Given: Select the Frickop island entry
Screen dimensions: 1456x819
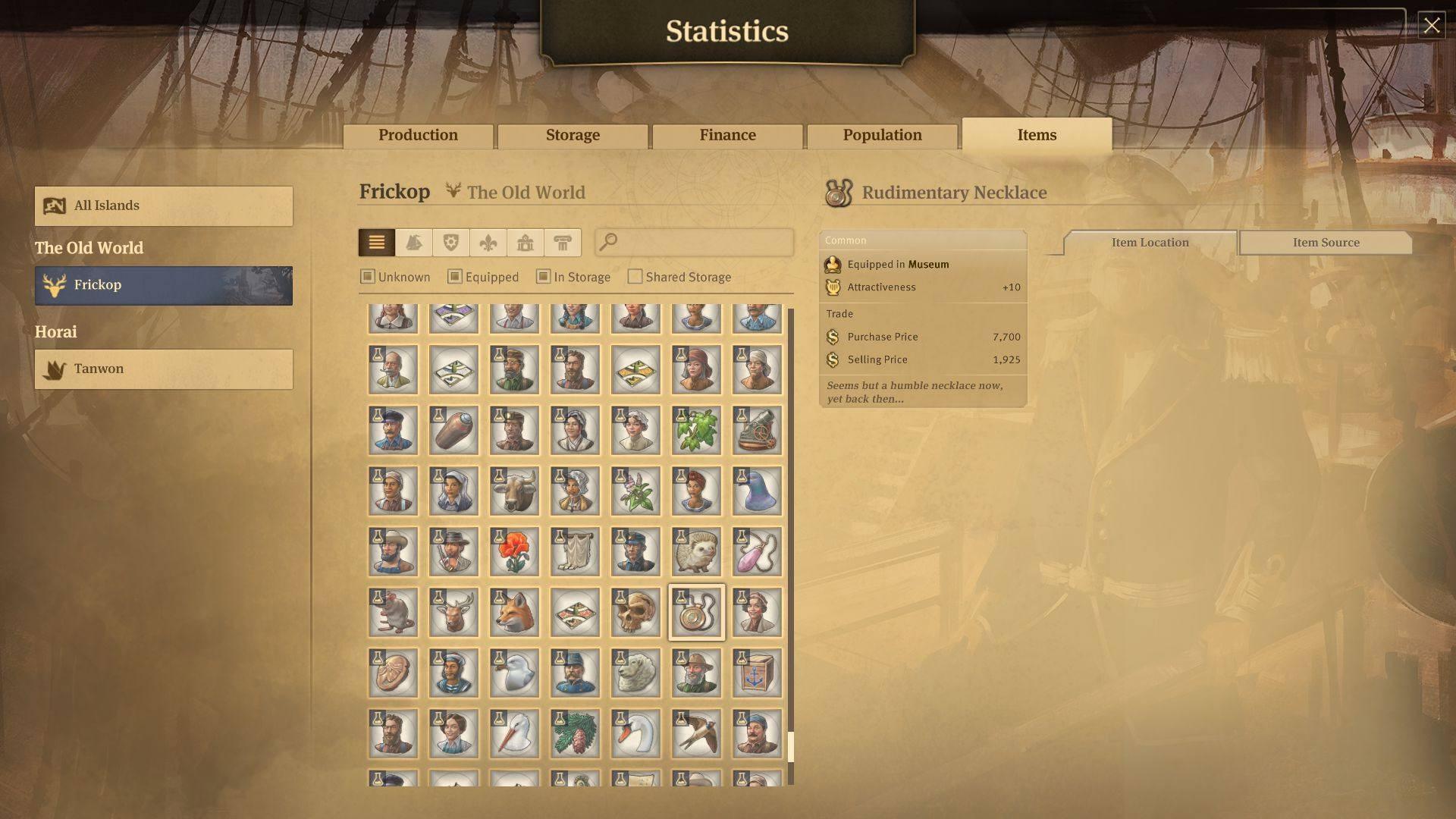Looking at the screenshot, I should [x=164, y=285].
